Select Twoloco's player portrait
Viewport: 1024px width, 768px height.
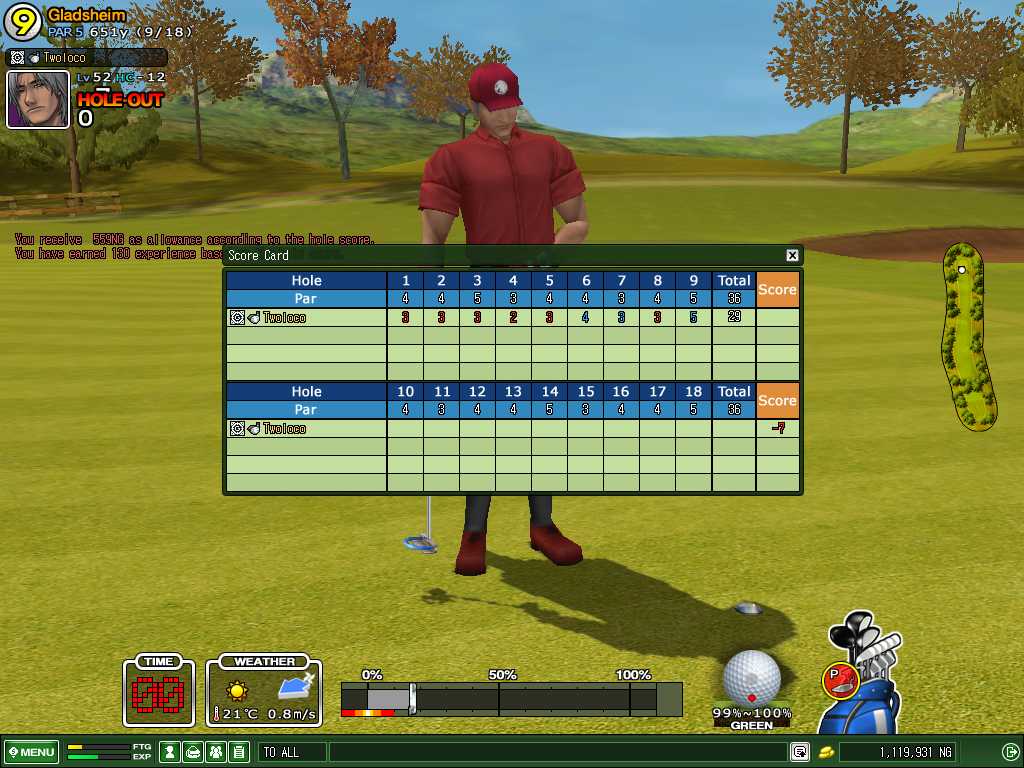38,99
